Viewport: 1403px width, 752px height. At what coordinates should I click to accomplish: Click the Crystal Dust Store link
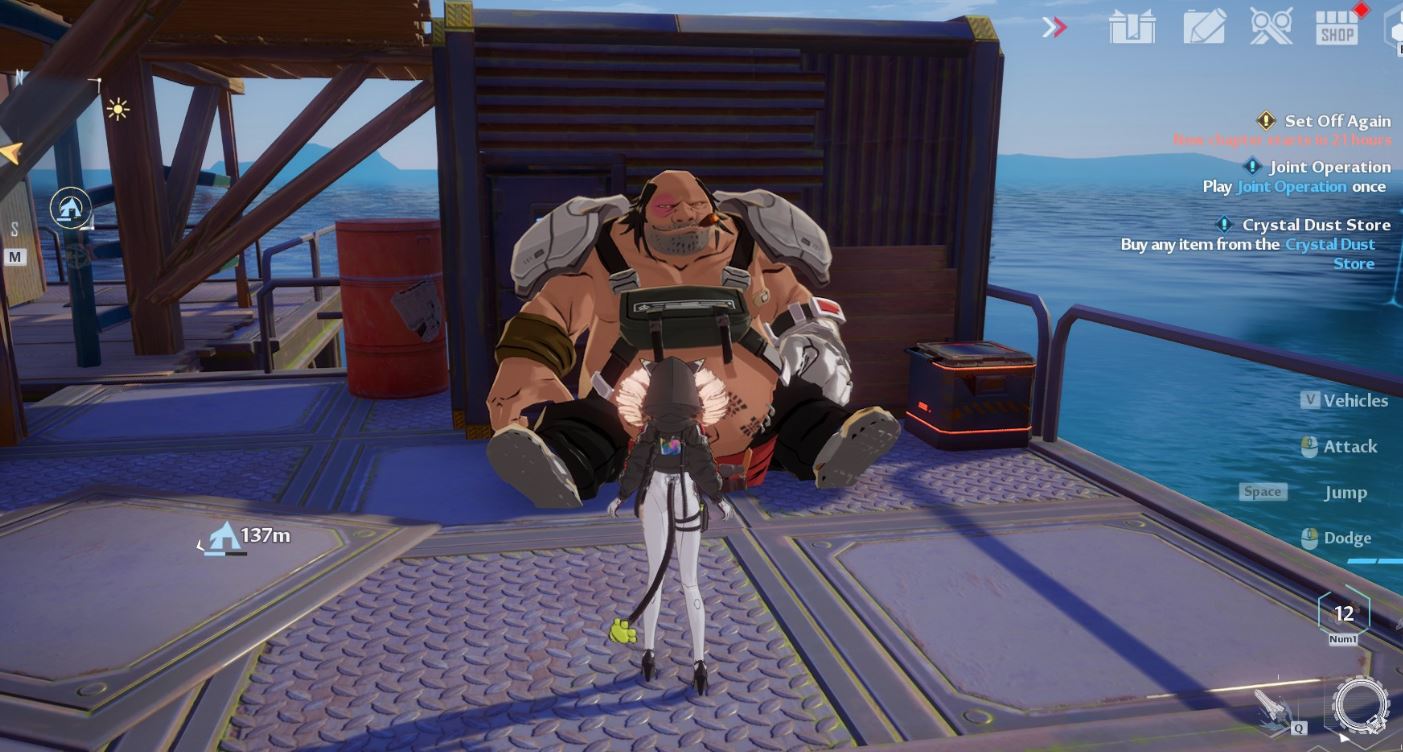[x=1330, y=244]
